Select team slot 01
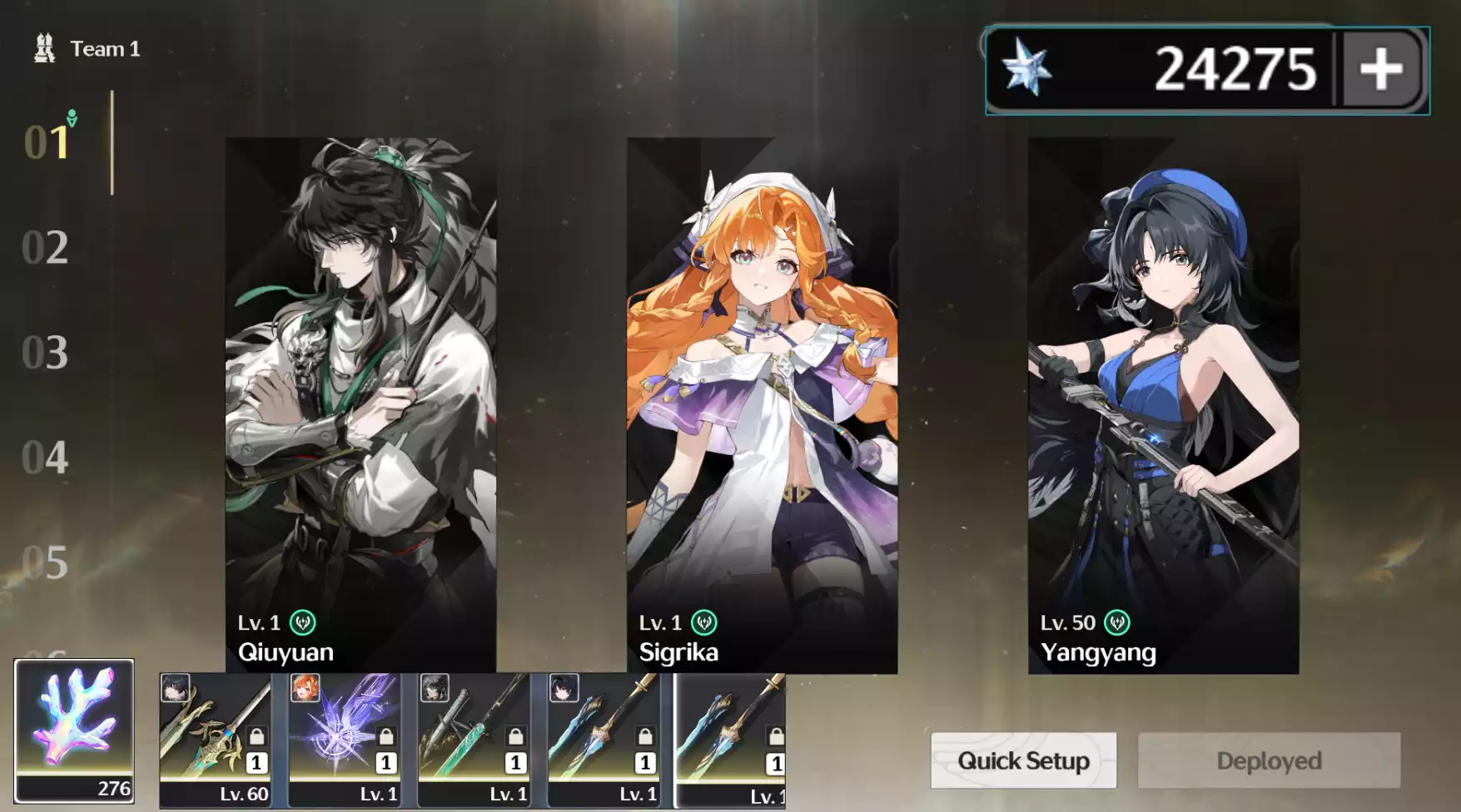 tap(47, 142)
